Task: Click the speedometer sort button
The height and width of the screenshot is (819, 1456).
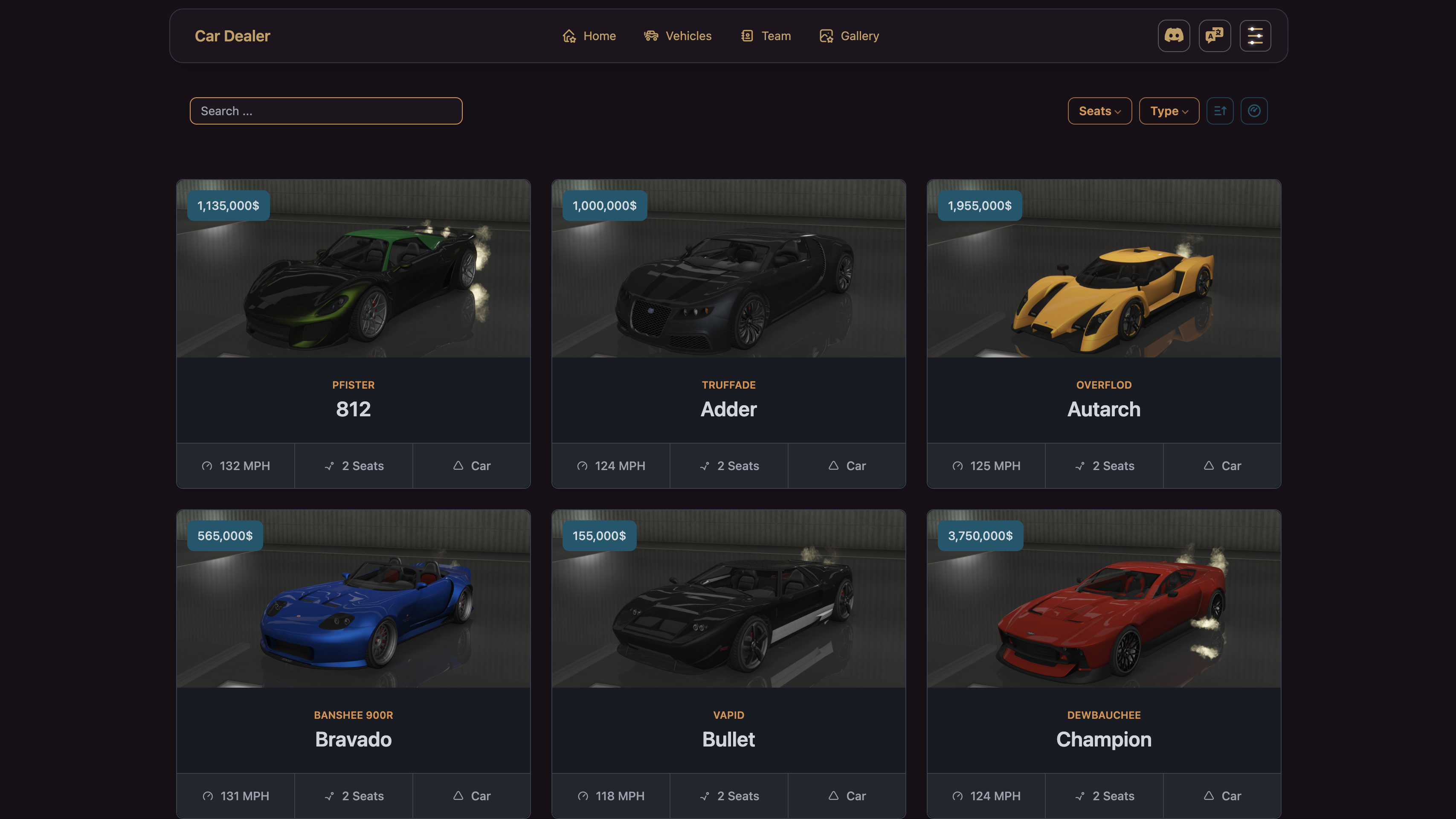Action: (x=1254, y=111)
